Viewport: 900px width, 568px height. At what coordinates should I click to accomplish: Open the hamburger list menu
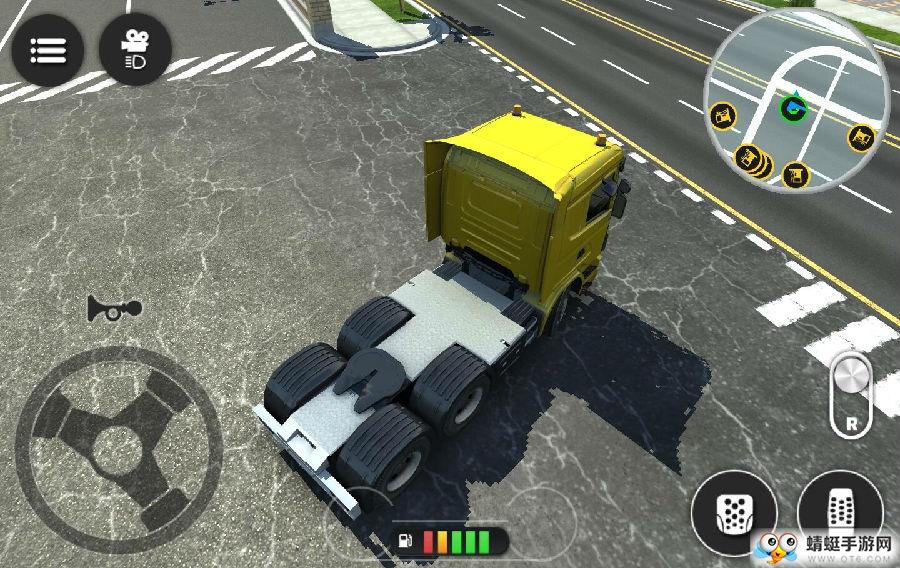[47, 49]
